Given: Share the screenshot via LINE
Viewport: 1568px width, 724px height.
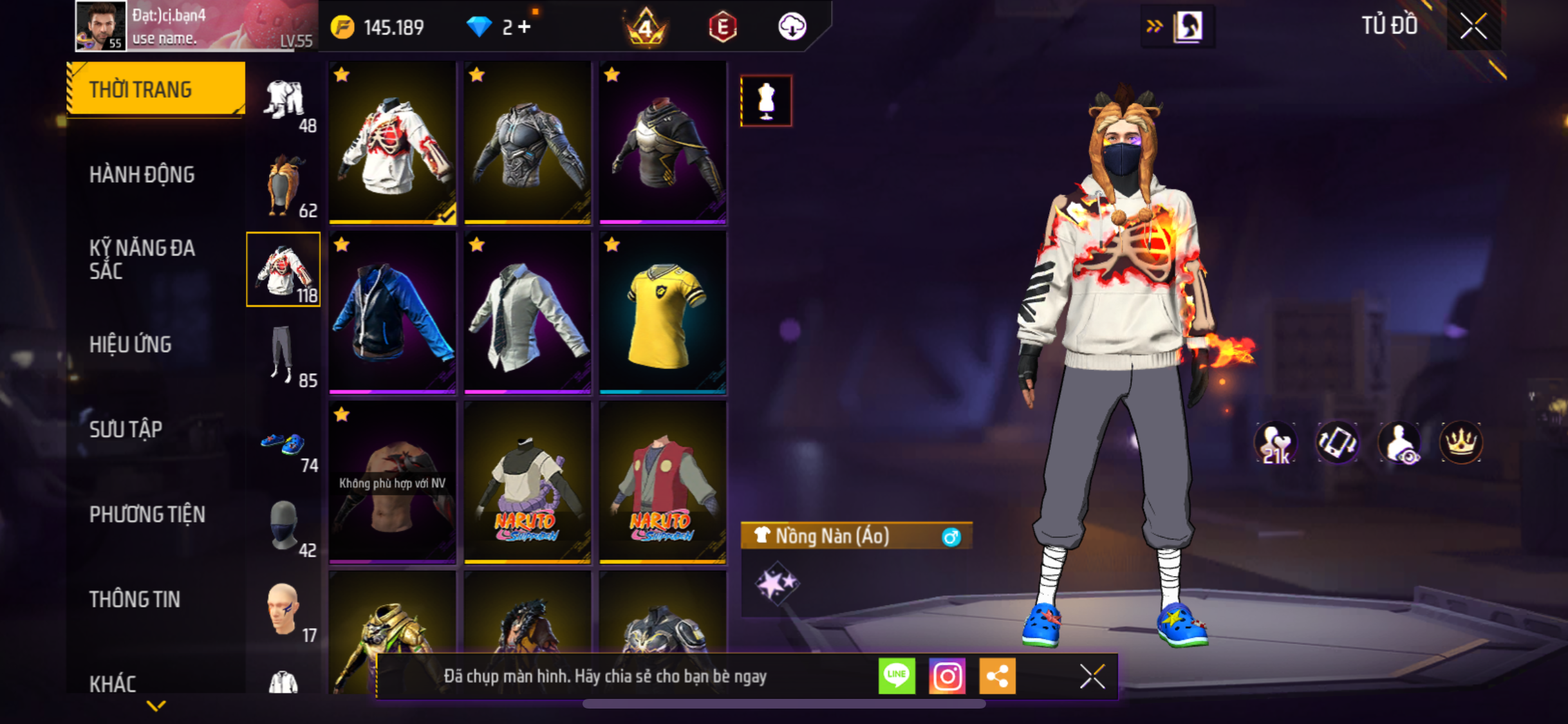Looking at the screenshot, I should [x=897, y=676].
